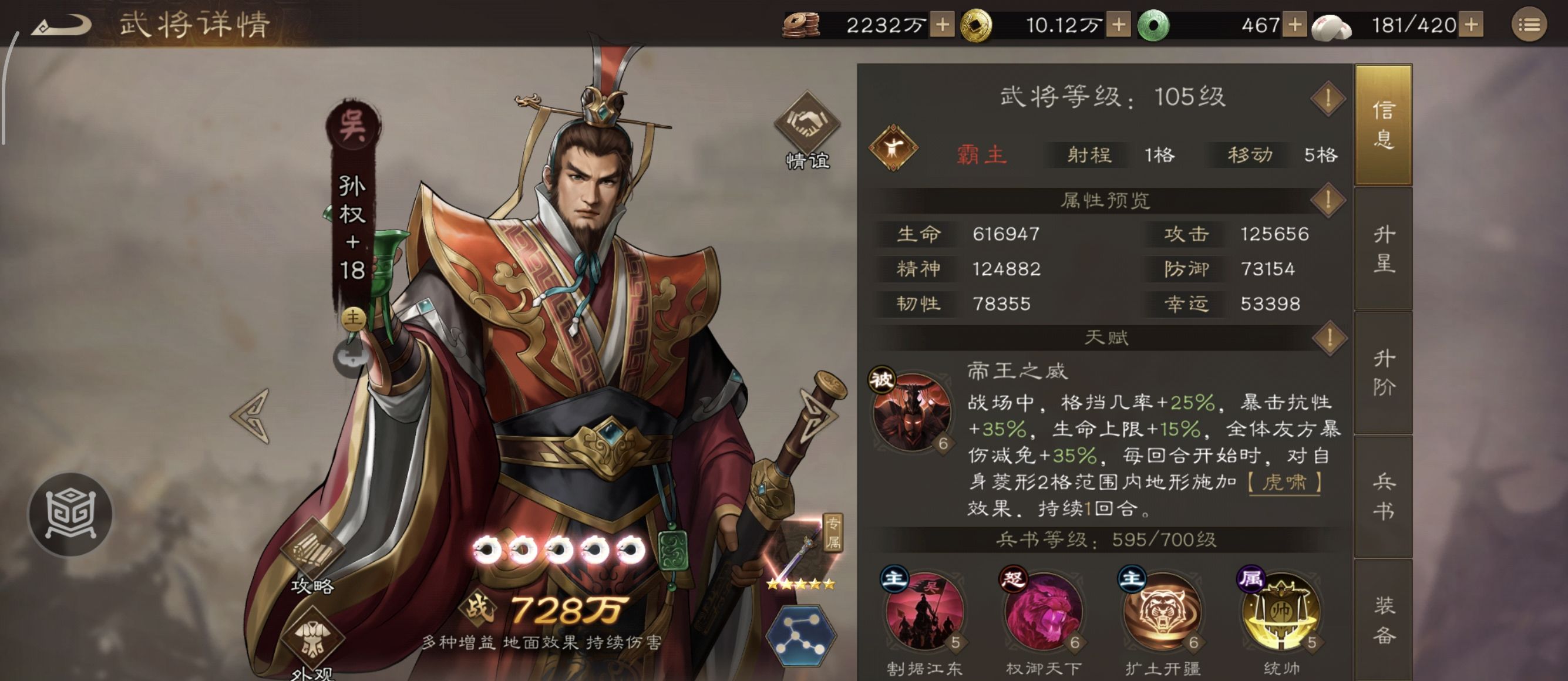Open the 统帅 commander manual icon
1568x681 pixels.
point(1281,615)
